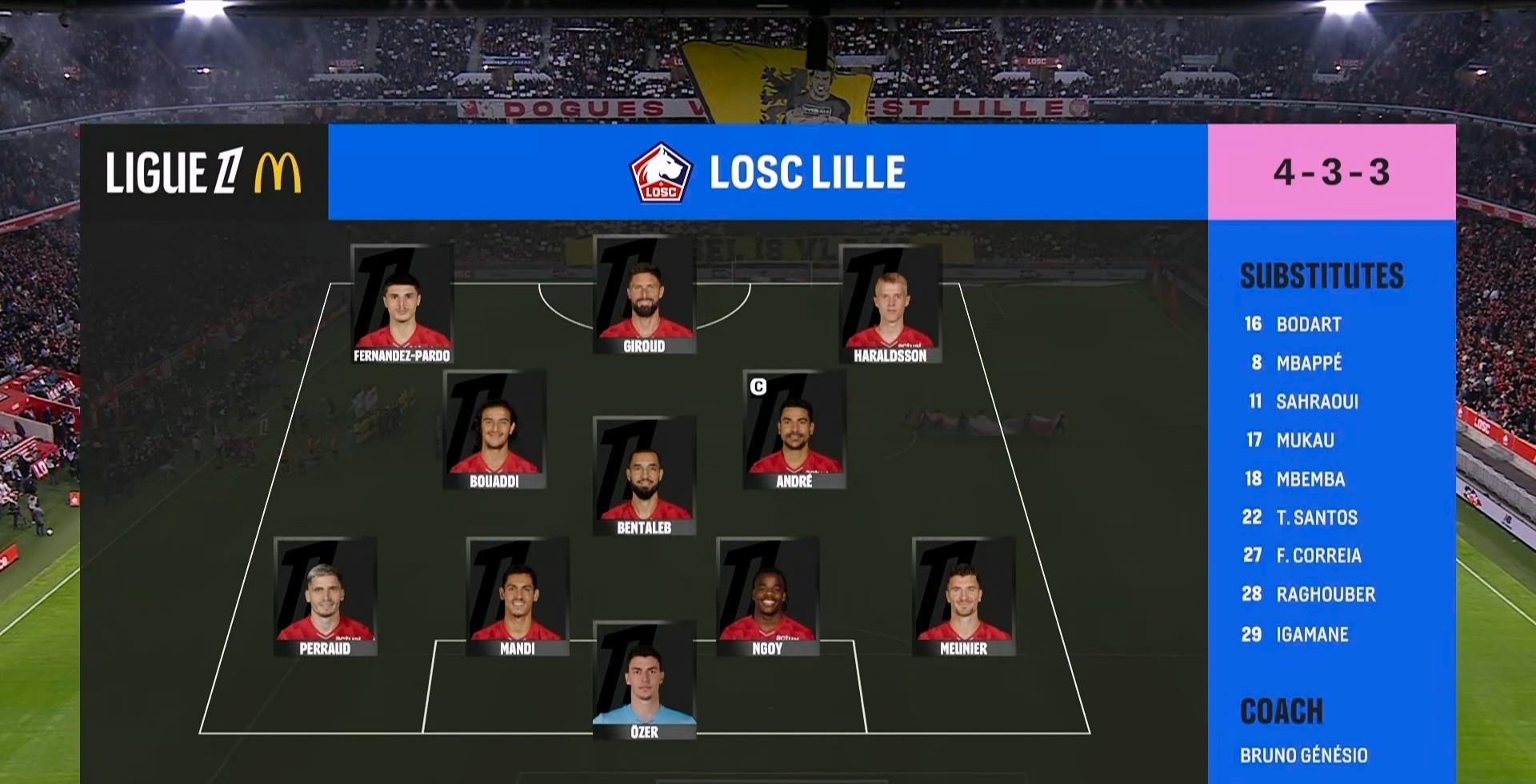The height and width of the screenshot is (784, 1536).
Task: Choose substitute T. Santos
Action: coord(1317,518)
